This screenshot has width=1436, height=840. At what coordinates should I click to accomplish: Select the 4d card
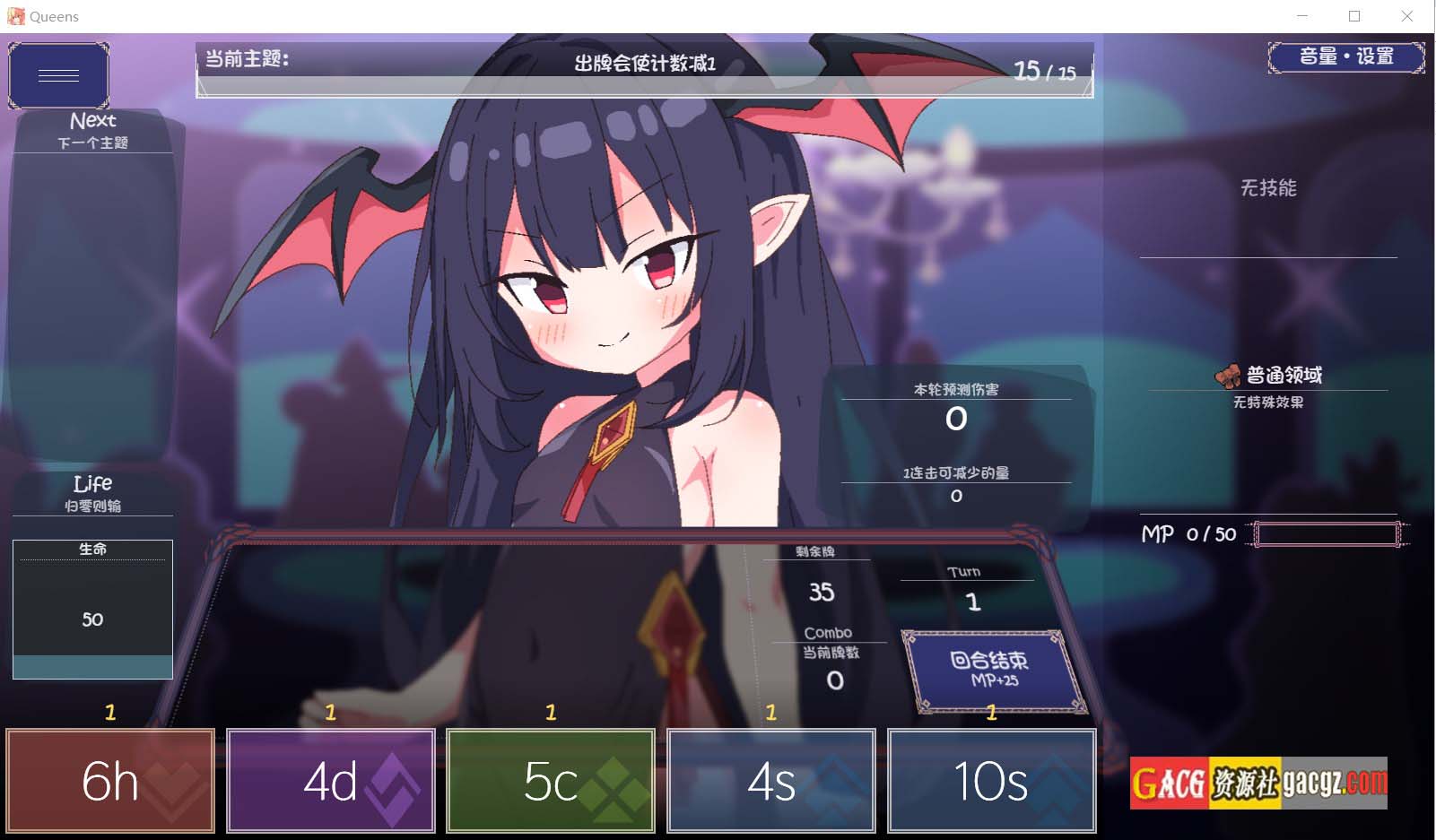330,781
